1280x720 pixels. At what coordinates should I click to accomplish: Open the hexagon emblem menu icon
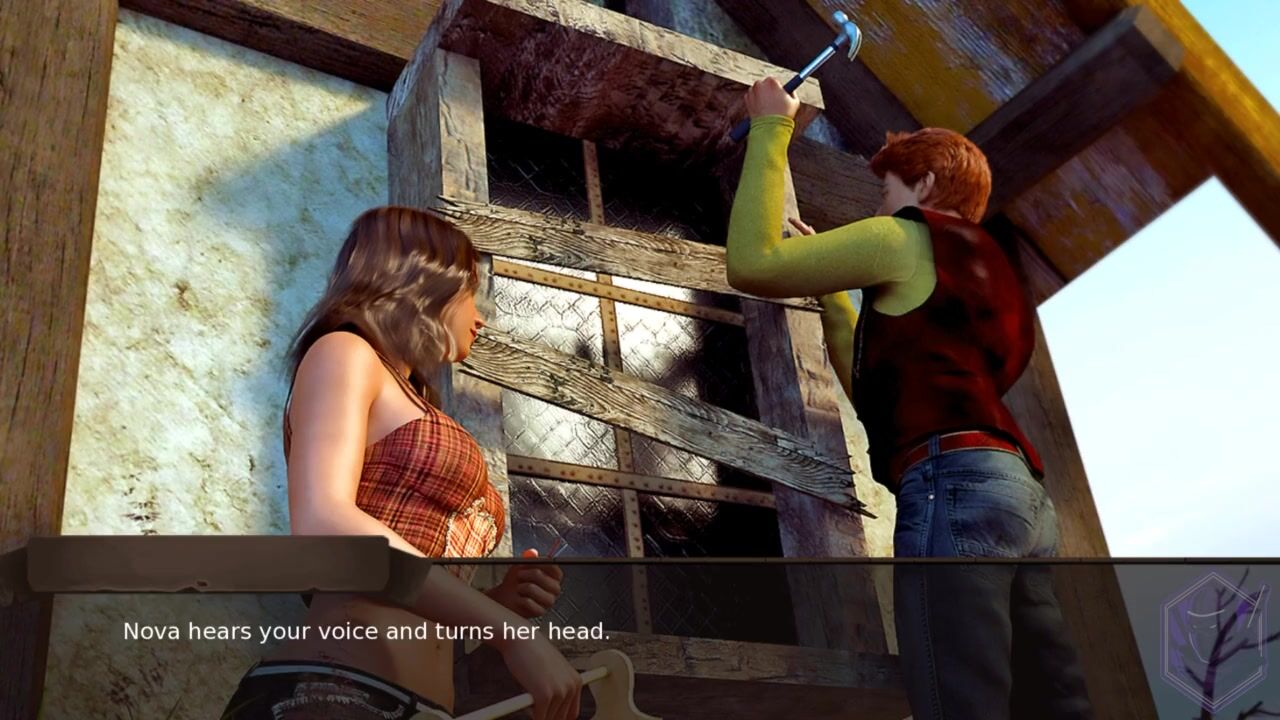pos(1213,629)
